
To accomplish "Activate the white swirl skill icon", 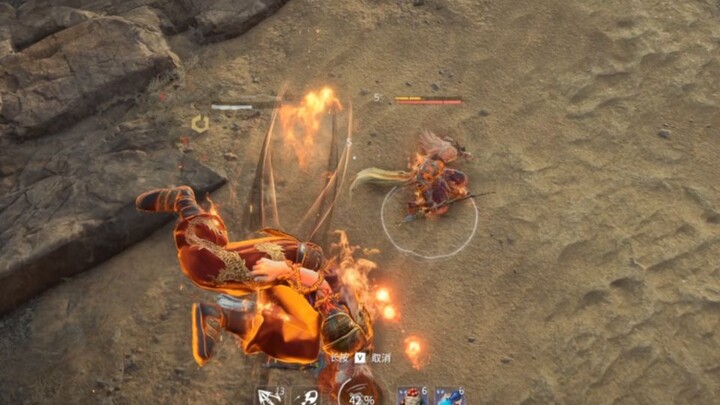I will coord(305,396).
